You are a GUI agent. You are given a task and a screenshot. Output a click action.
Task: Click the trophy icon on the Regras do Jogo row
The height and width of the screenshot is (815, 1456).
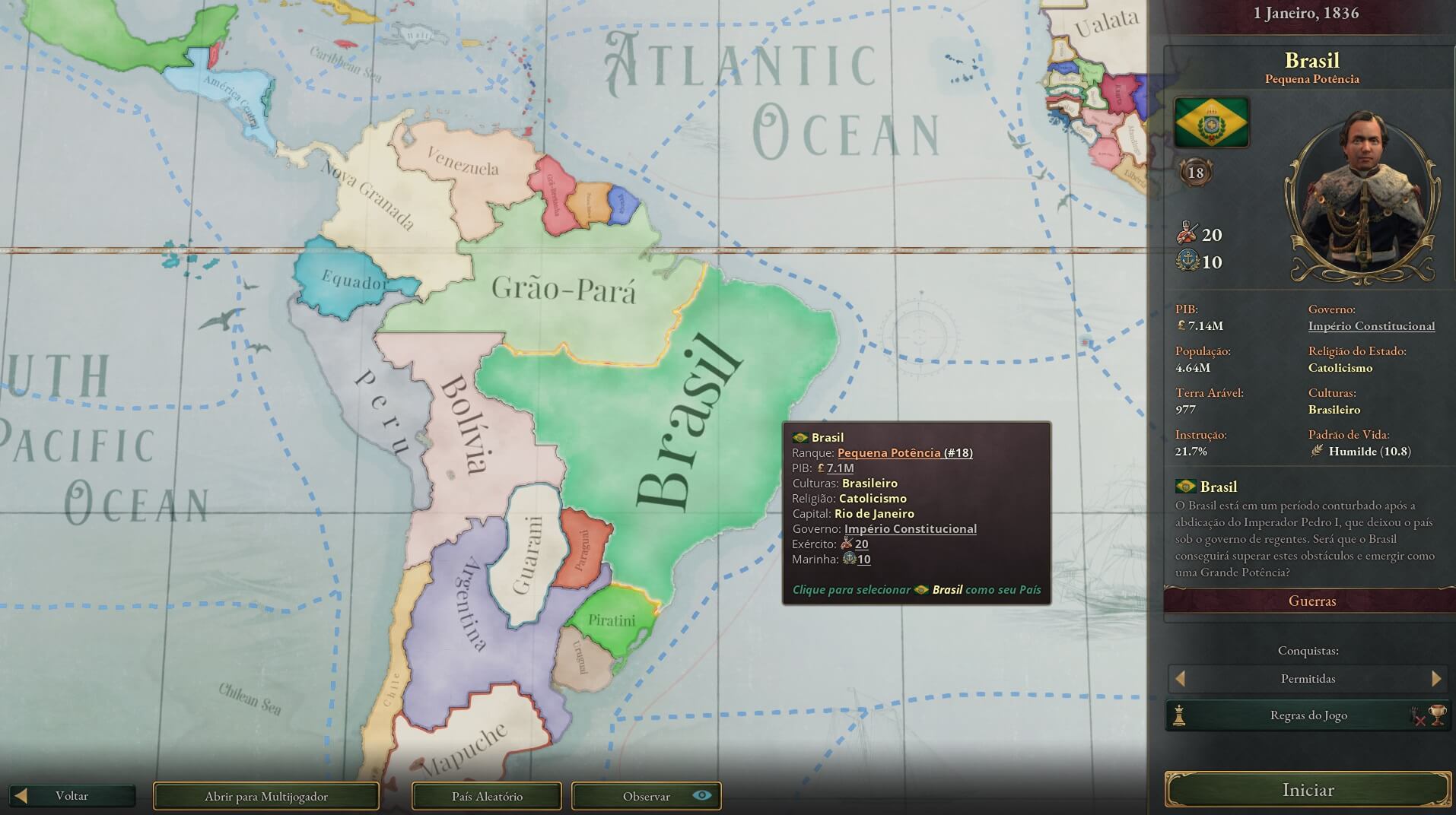(1436, 713)
